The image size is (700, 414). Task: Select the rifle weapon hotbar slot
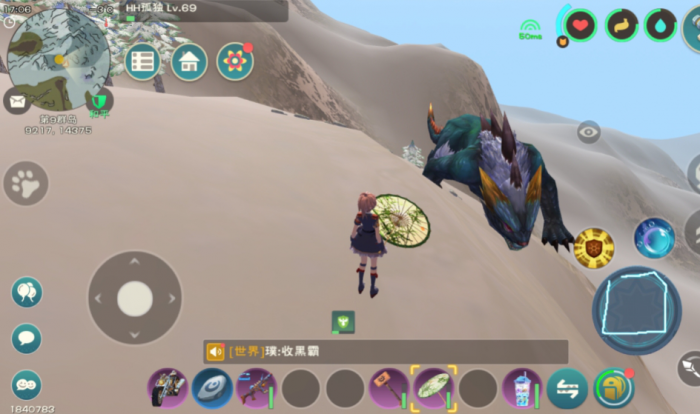pos(255,388)
